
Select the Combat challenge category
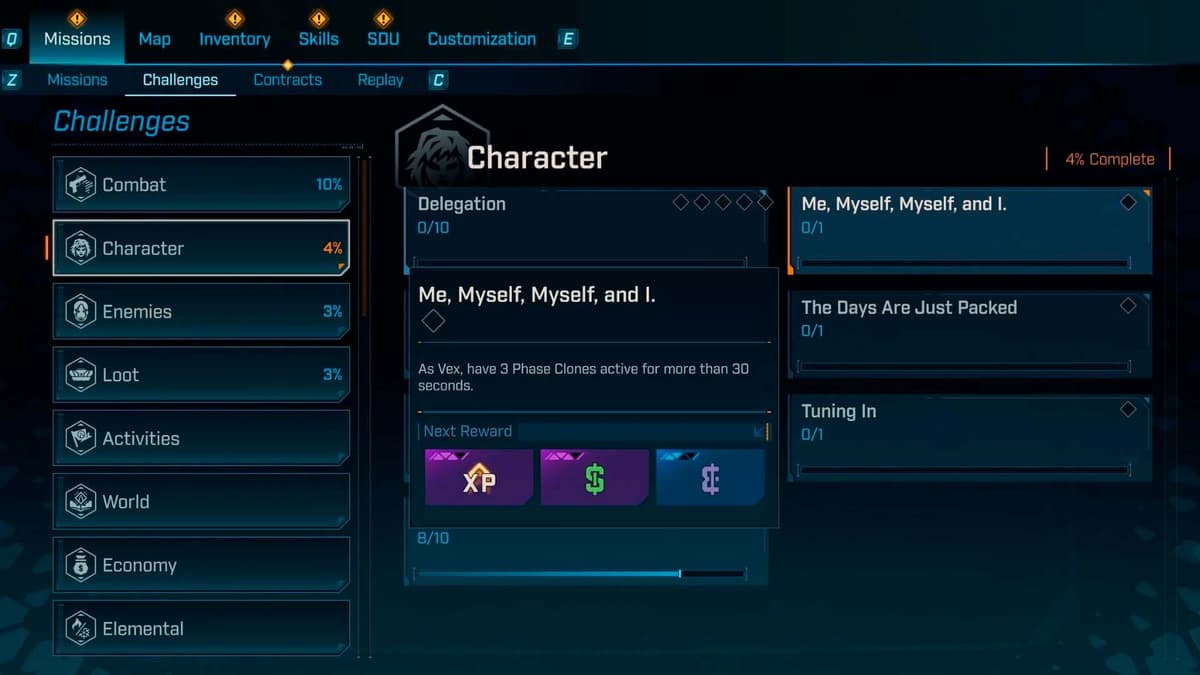pos(201,185)
